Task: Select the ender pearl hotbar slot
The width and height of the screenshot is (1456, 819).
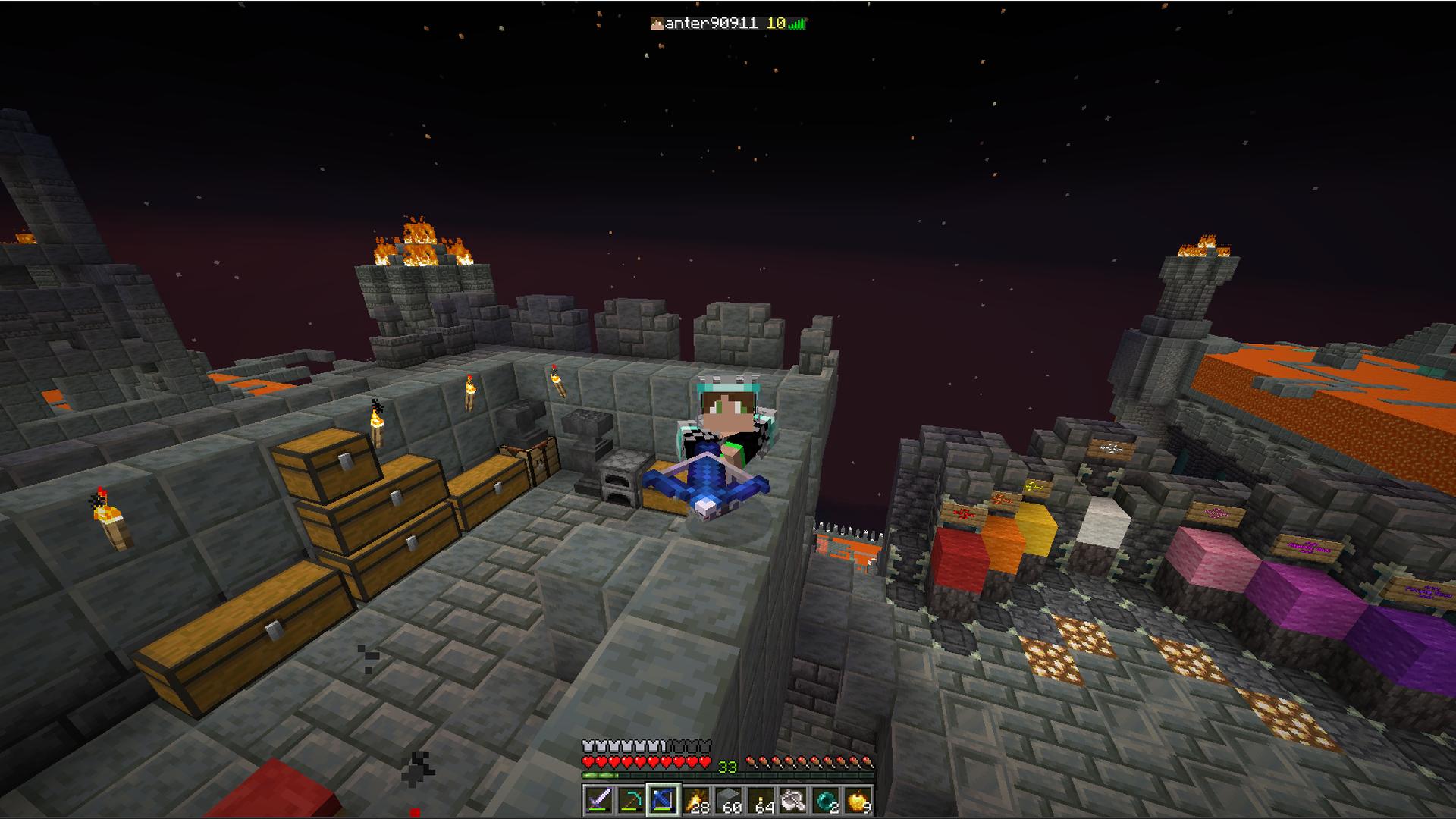Action: (x=826, y=800)
